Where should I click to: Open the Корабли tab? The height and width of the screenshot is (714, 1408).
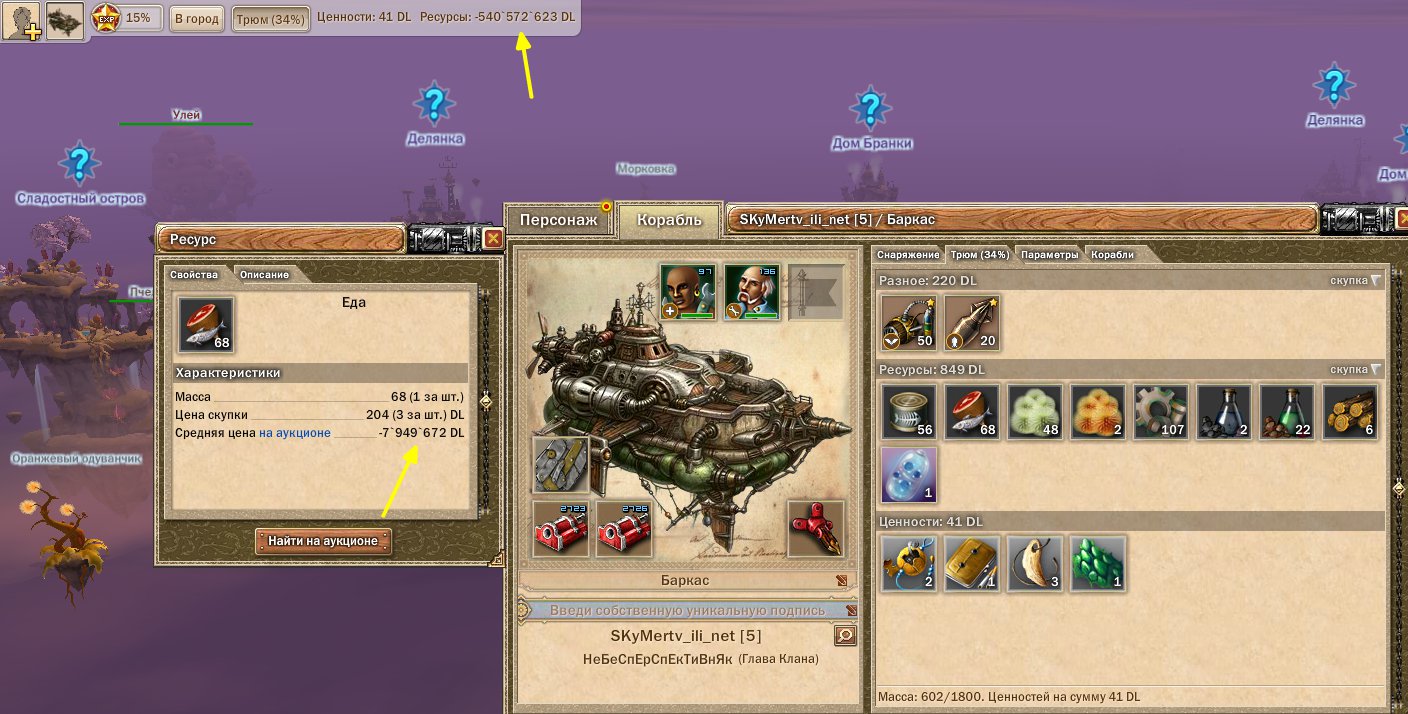[x=1112, y=254]
